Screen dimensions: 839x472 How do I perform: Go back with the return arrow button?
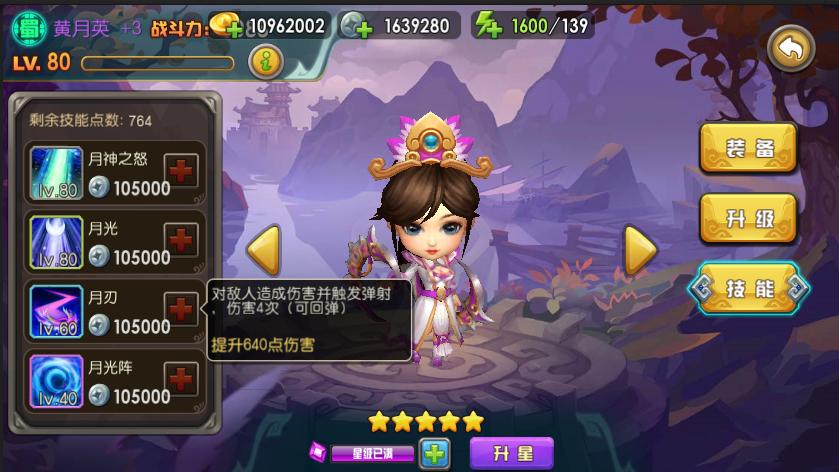[791, 47]
